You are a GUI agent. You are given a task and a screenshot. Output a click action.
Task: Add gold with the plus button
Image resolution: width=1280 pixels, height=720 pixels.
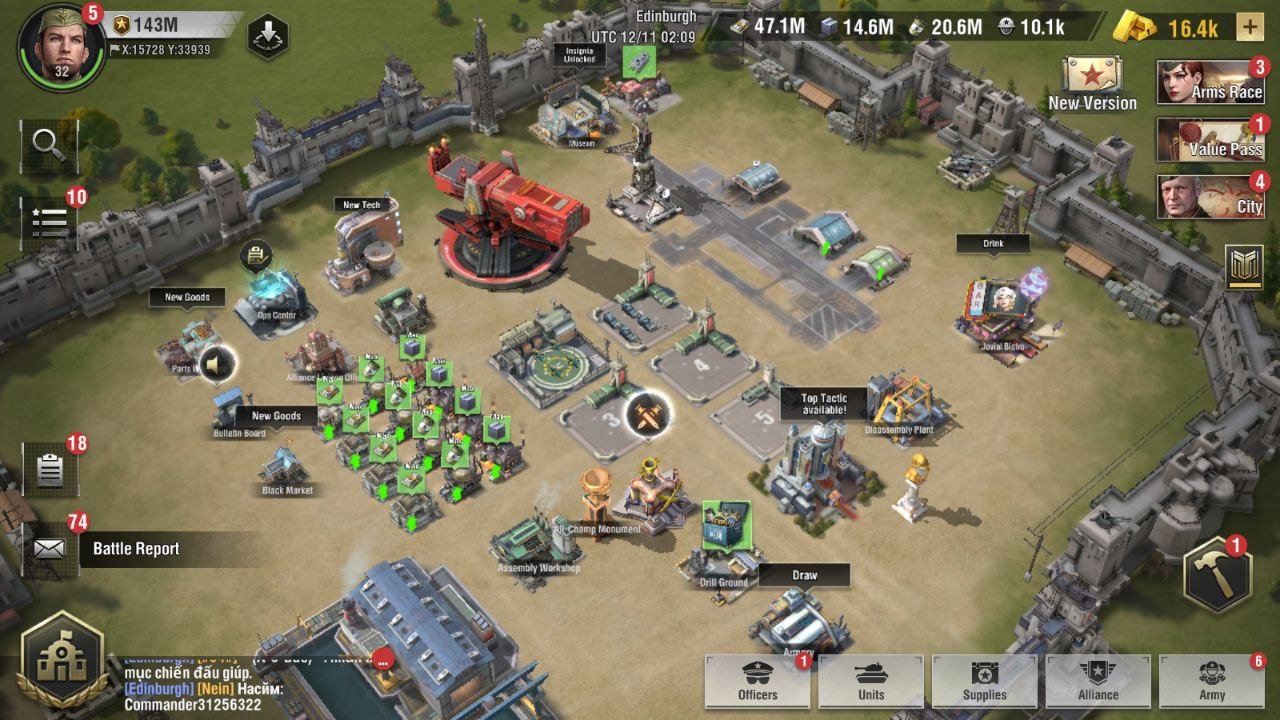[x=1249, y=27]
